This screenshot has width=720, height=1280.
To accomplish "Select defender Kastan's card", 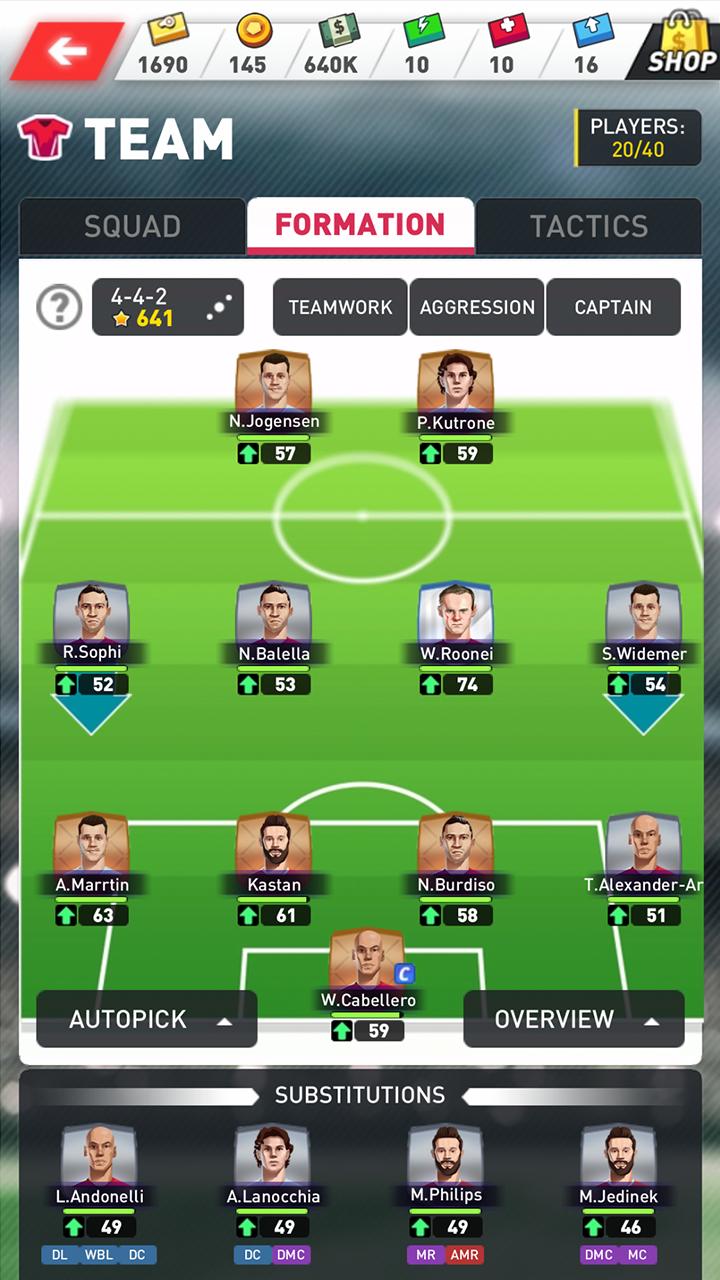I will (274, 848).
